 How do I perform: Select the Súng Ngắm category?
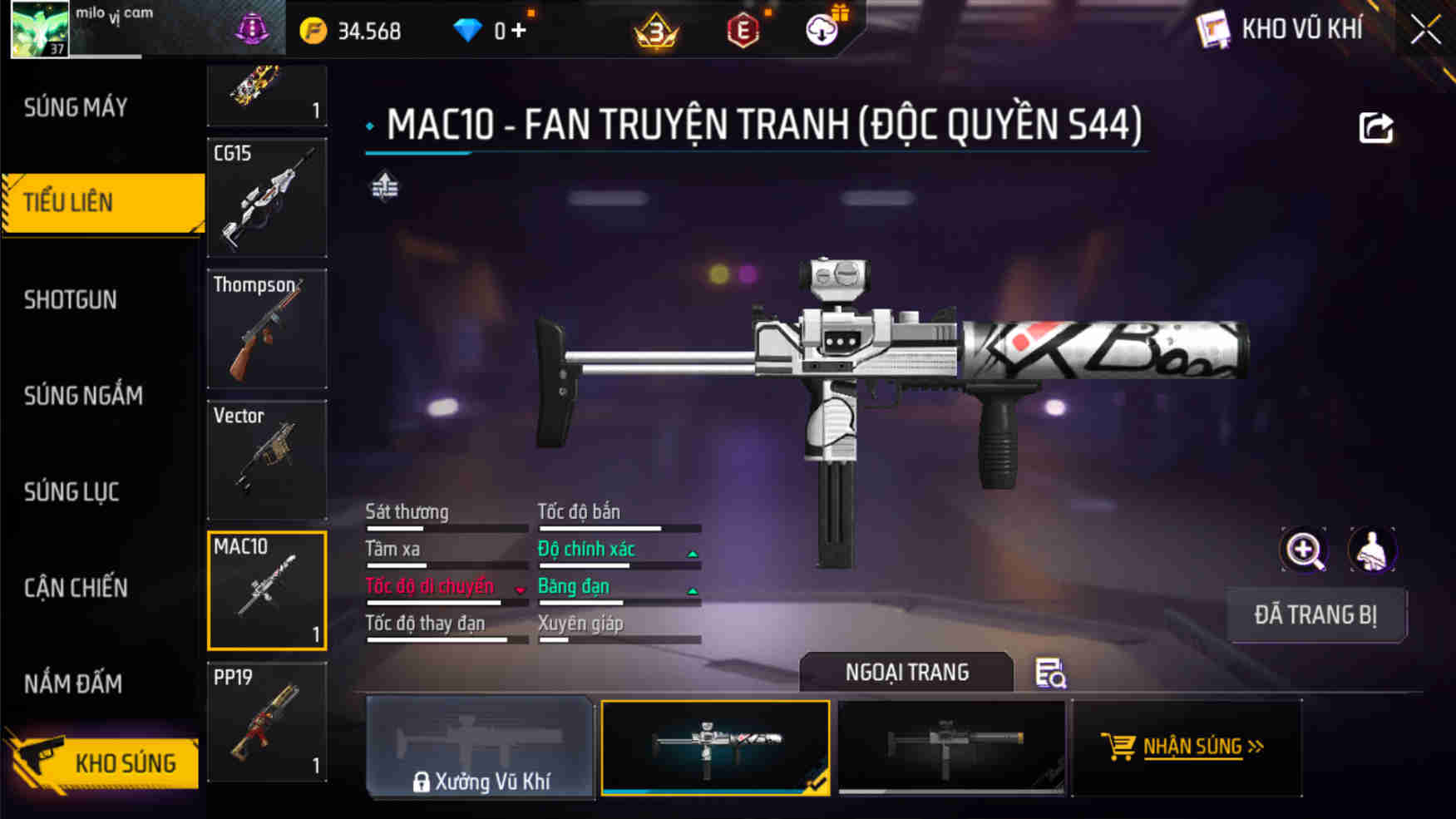coord(83,396)
